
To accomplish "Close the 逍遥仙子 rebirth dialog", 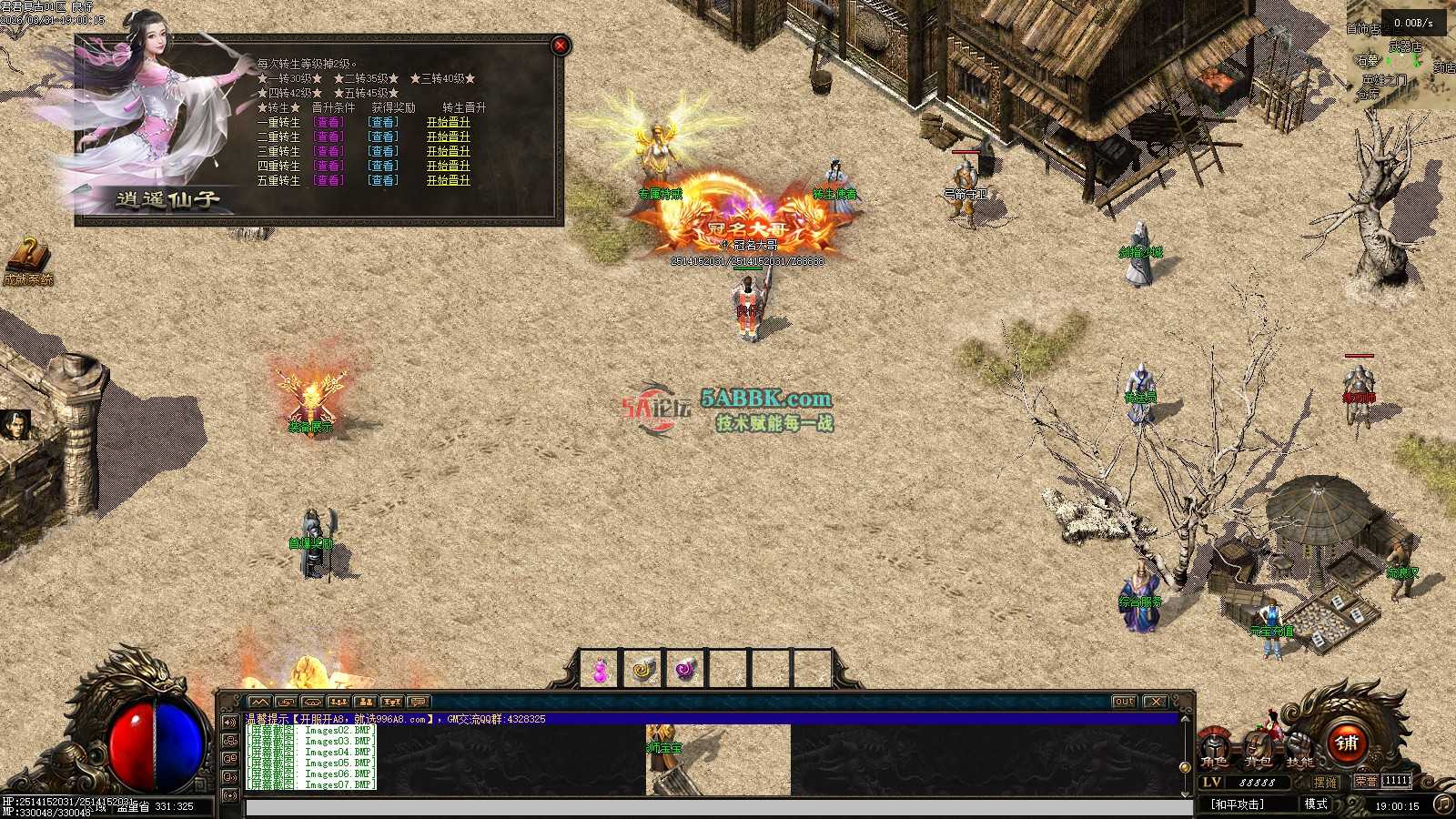I will click(x=561, y=45).
